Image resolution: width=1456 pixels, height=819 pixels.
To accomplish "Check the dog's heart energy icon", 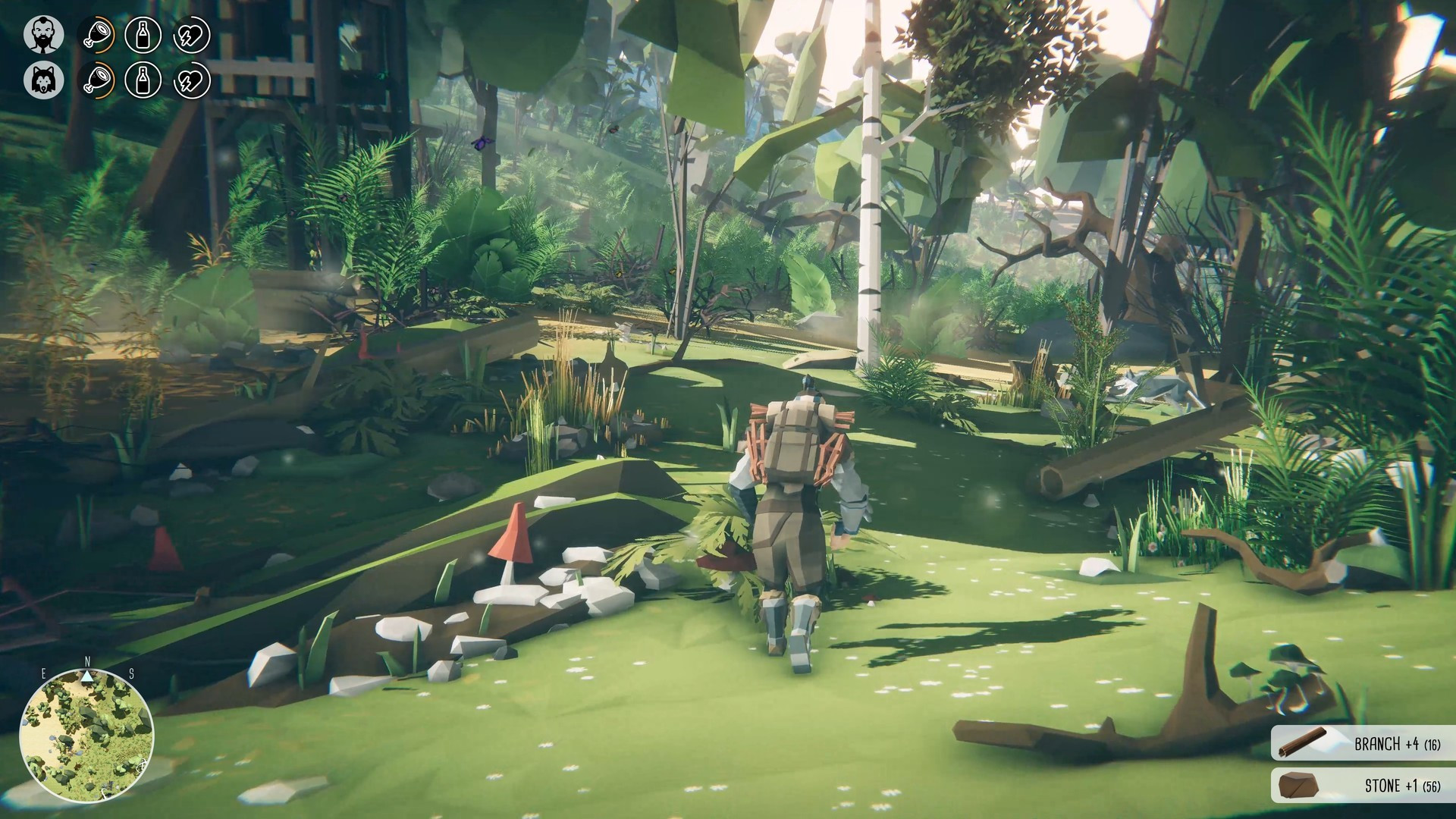I will click(x=191, y=80).
